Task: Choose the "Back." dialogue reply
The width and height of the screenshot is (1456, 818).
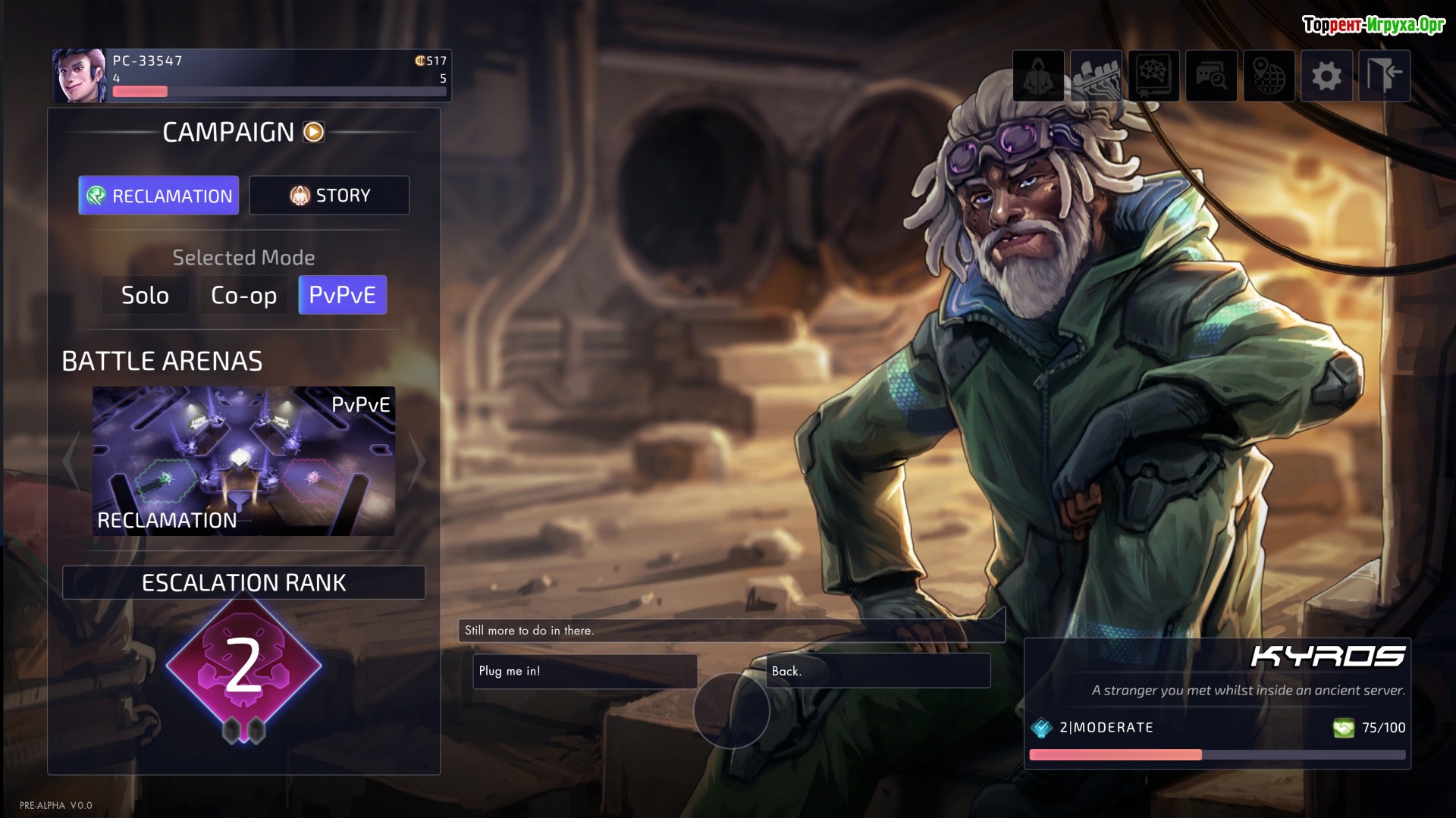Action: pos(877,671)
